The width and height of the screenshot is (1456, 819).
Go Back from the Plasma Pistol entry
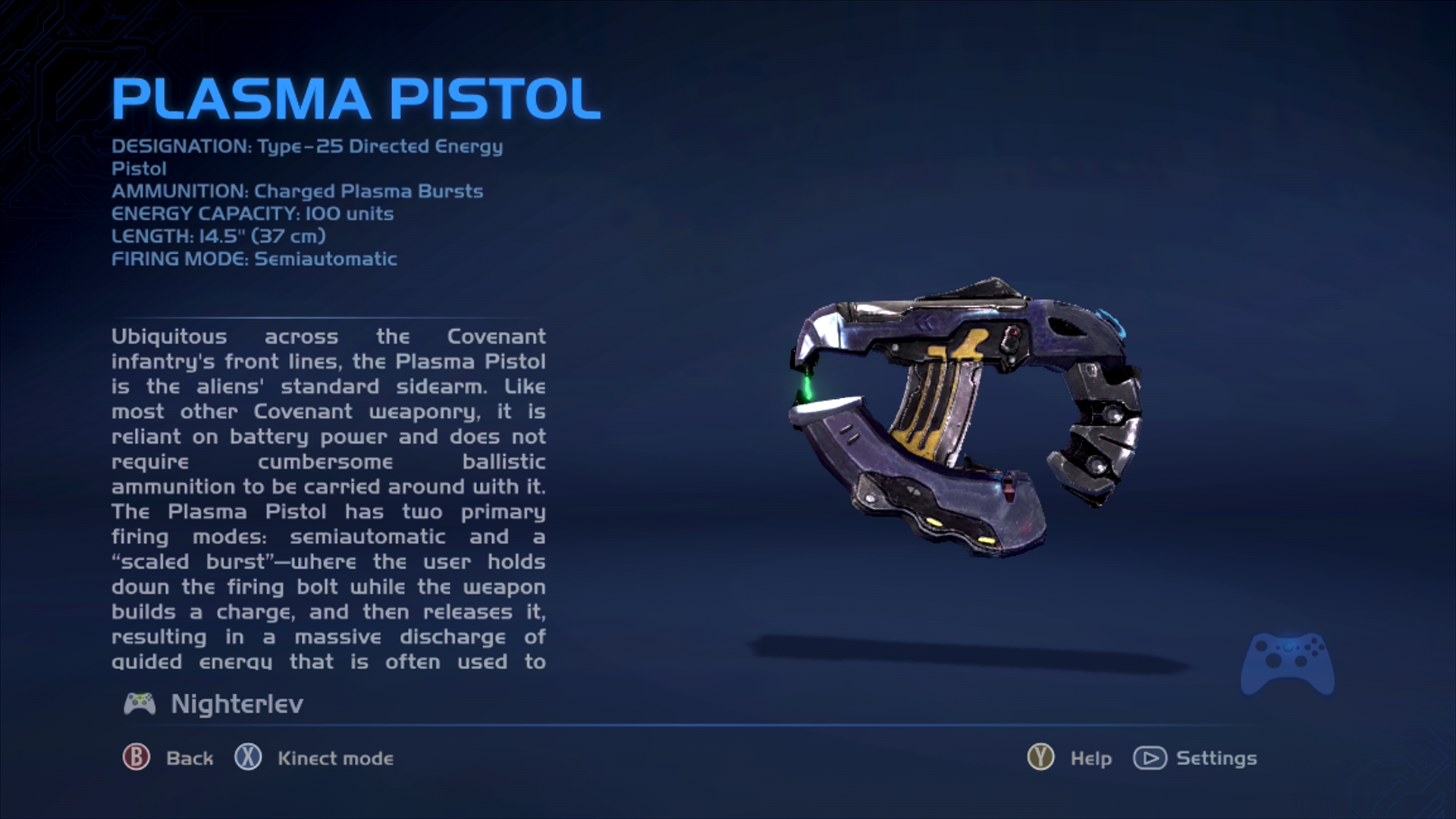pos(169,758)
